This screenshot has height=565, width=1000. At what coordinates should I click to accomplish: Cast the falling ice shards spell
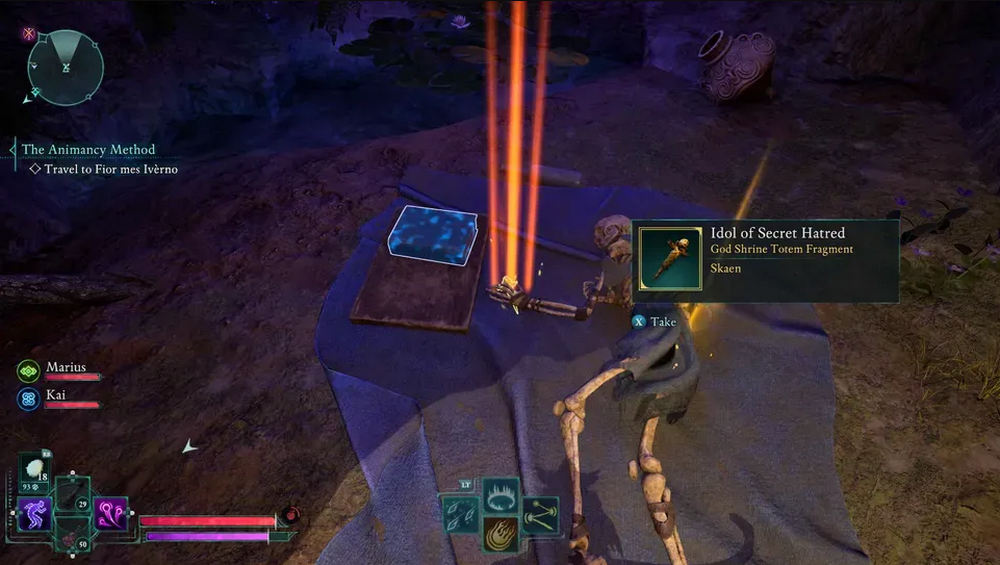click(x=462, y=514)
